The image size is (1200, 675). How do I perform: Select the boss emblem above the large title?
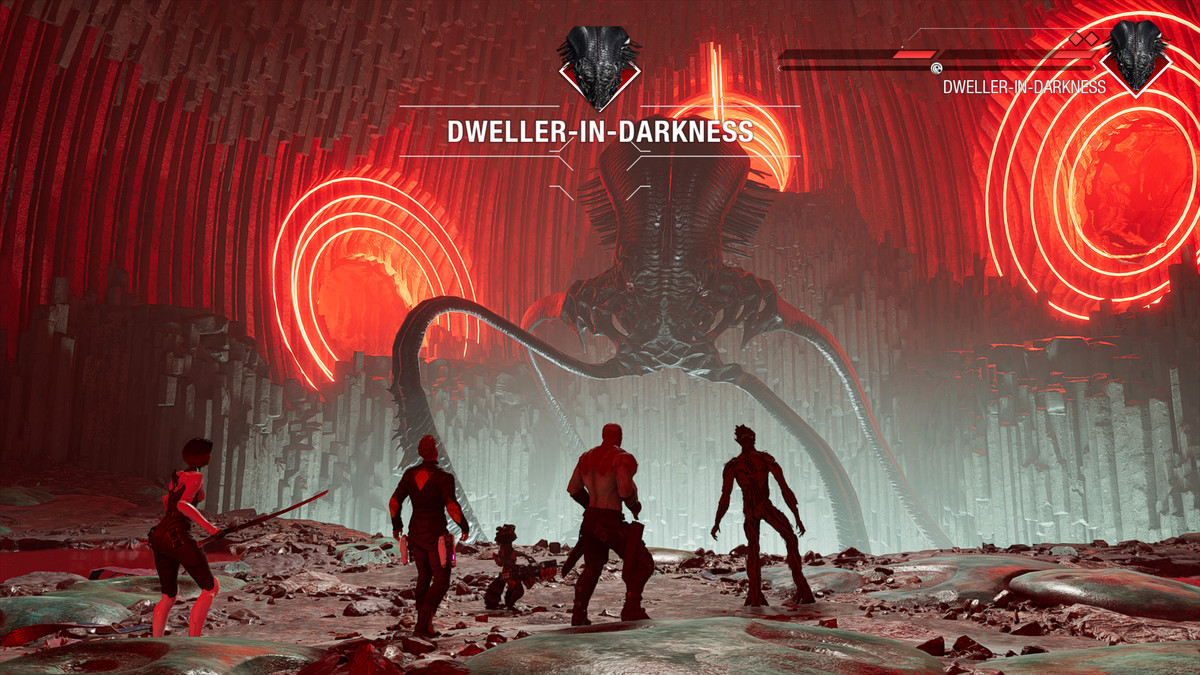(599, 66)
